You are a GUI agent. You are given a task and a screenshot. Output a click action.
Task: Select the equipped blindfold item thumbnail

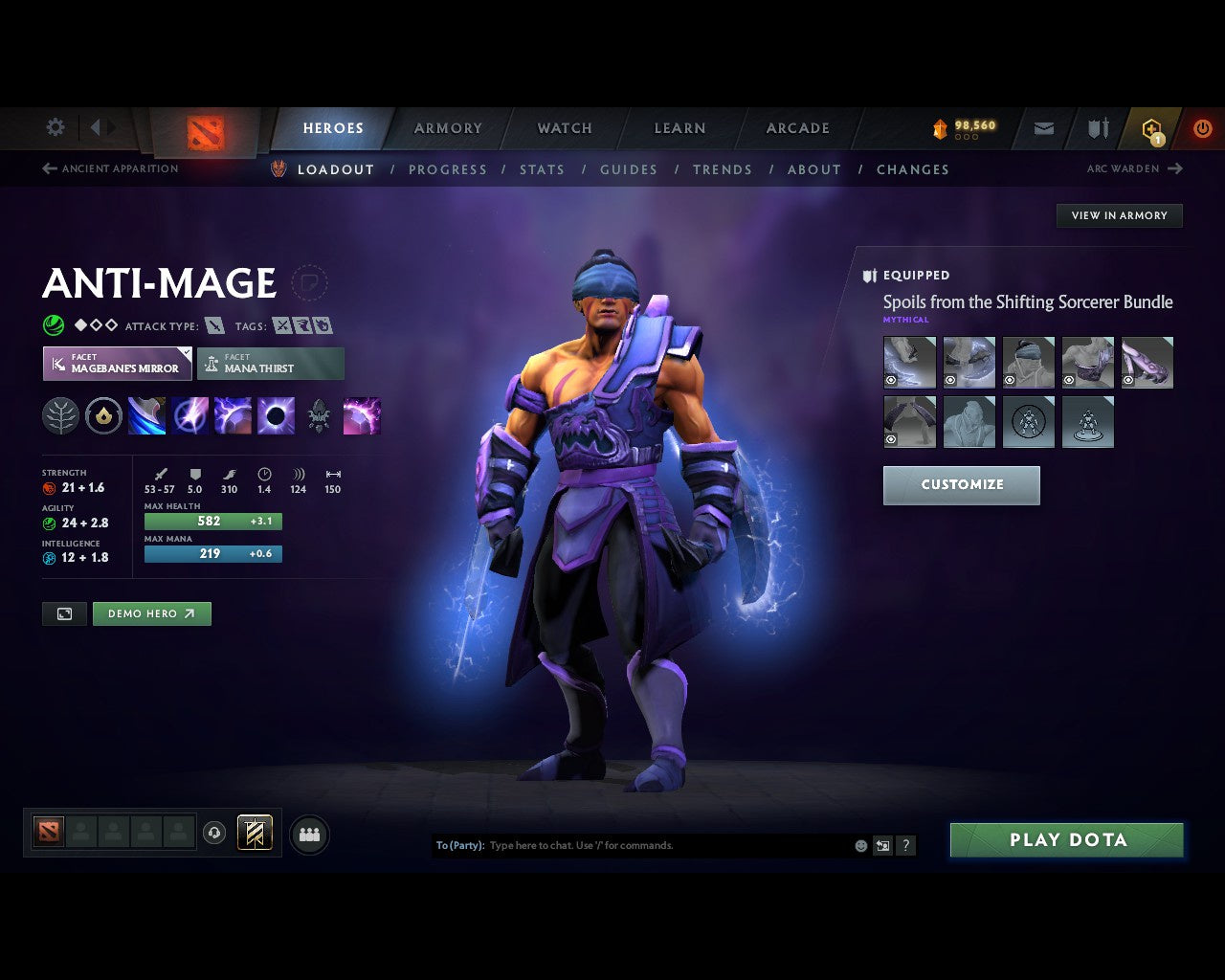tap(1029, 362)
